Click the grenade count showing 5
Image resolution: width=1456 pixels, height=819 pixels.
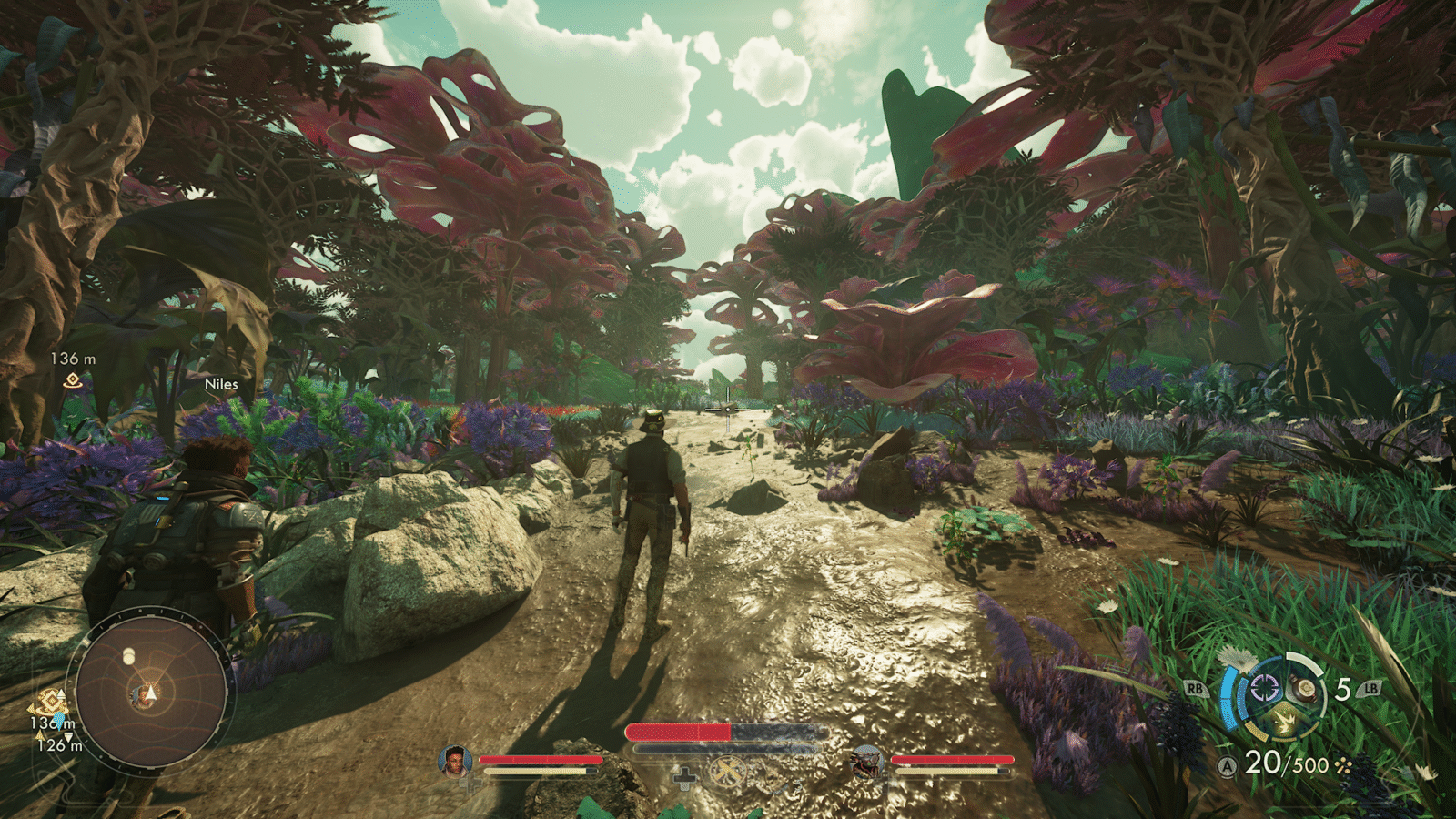pyautogui.click(x=1342, y=688)
